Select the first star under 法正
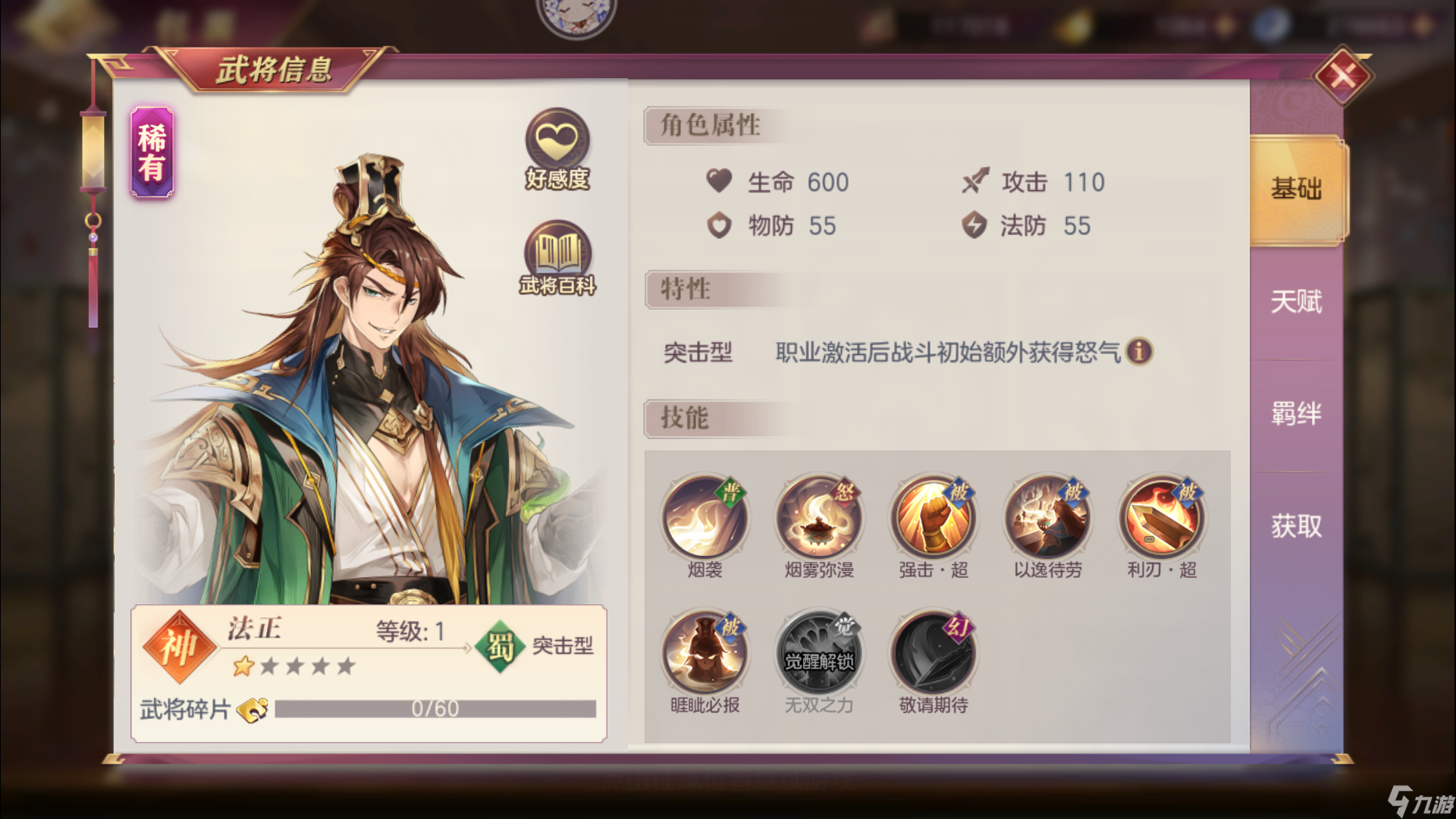Screen dimensions: 1456x819 point(244,666)
